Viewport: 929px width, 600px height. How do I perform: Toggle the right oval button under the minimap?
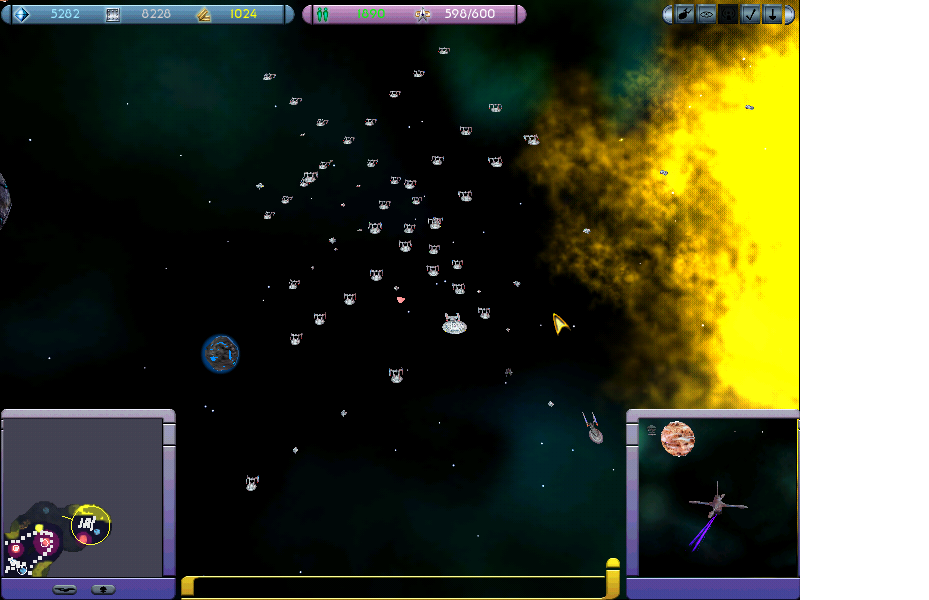(103, 589)
